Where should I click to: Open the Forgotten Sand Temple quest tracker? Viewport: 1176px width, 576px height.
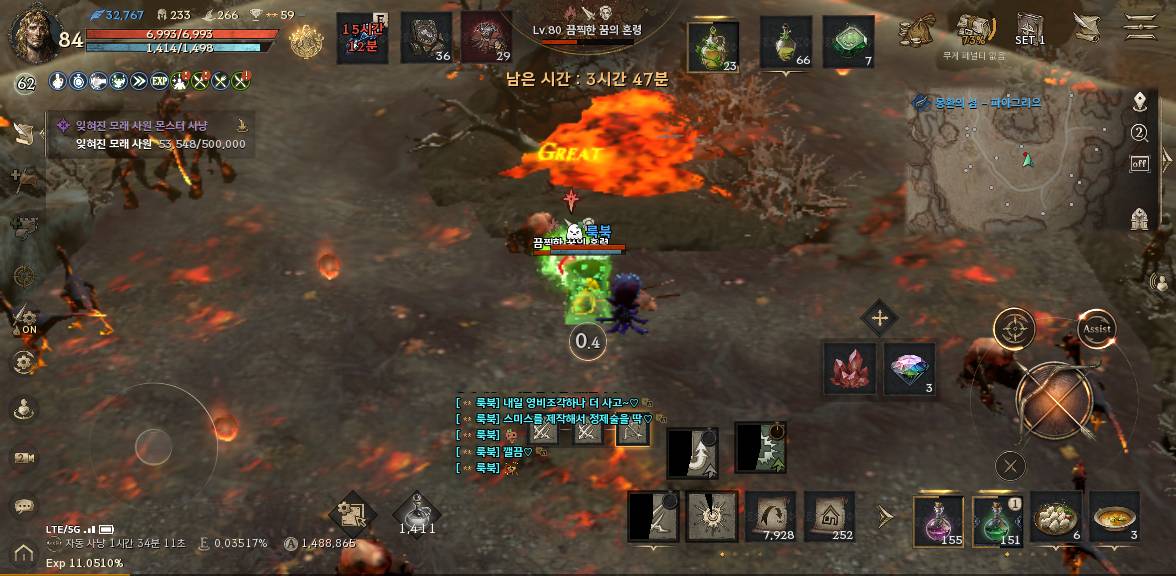click(x=150, y=135)
